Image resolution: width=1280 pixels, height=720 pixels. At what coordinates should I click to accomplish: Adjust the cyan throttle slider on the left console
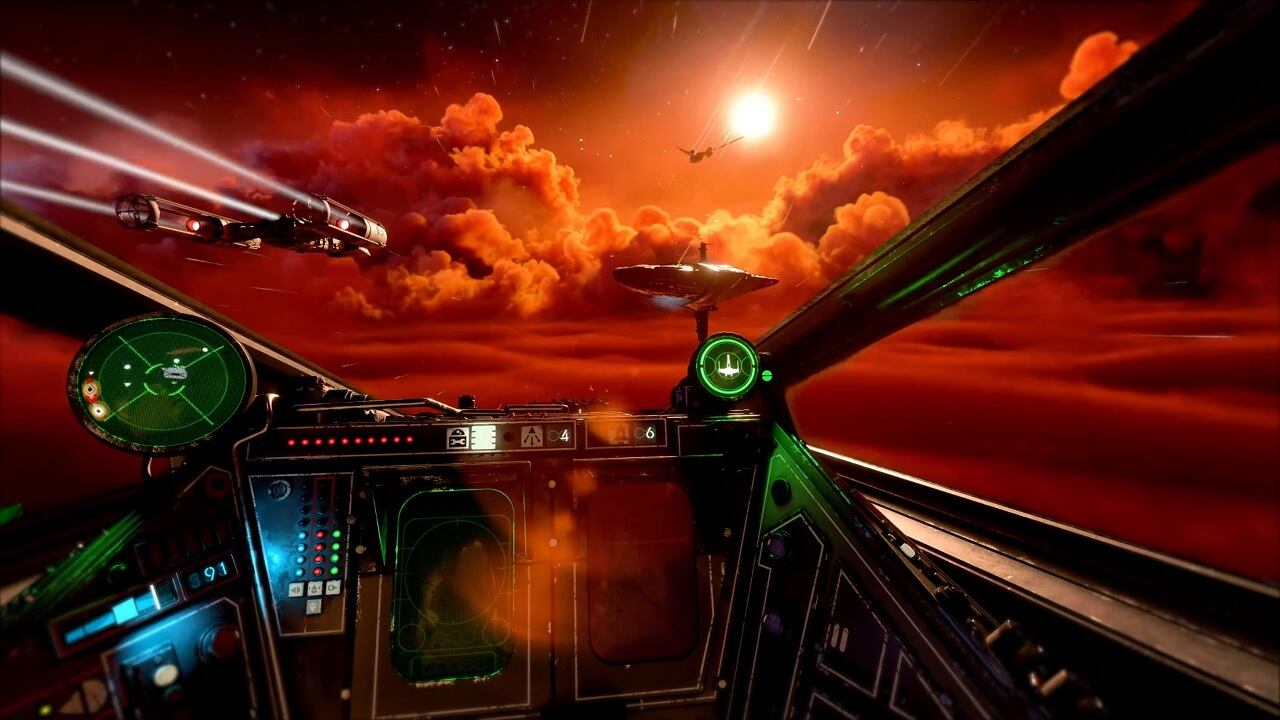coord(125,610)
